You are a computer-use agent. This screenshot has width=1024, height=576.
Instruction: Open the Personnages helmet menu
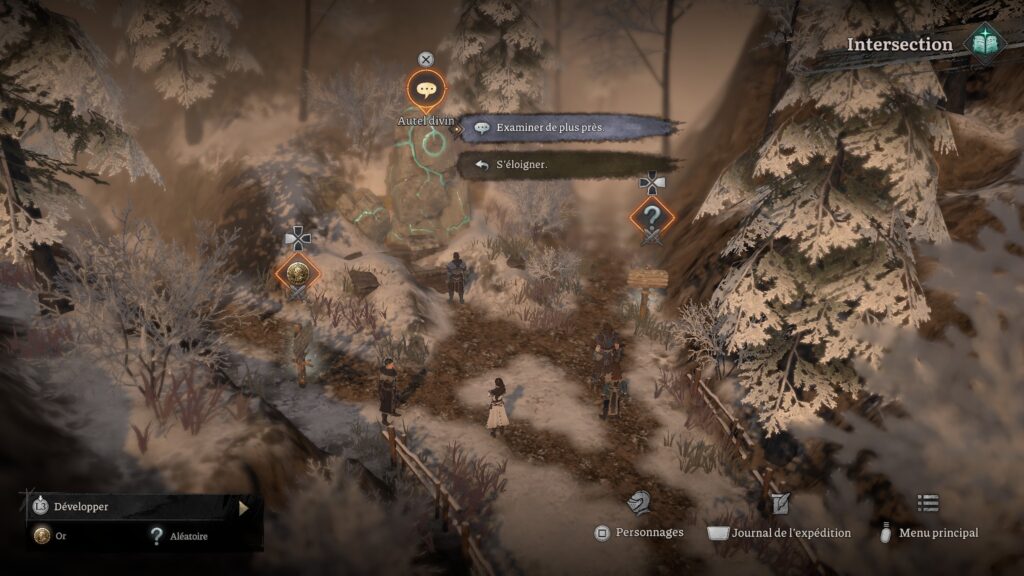point(639,504)
